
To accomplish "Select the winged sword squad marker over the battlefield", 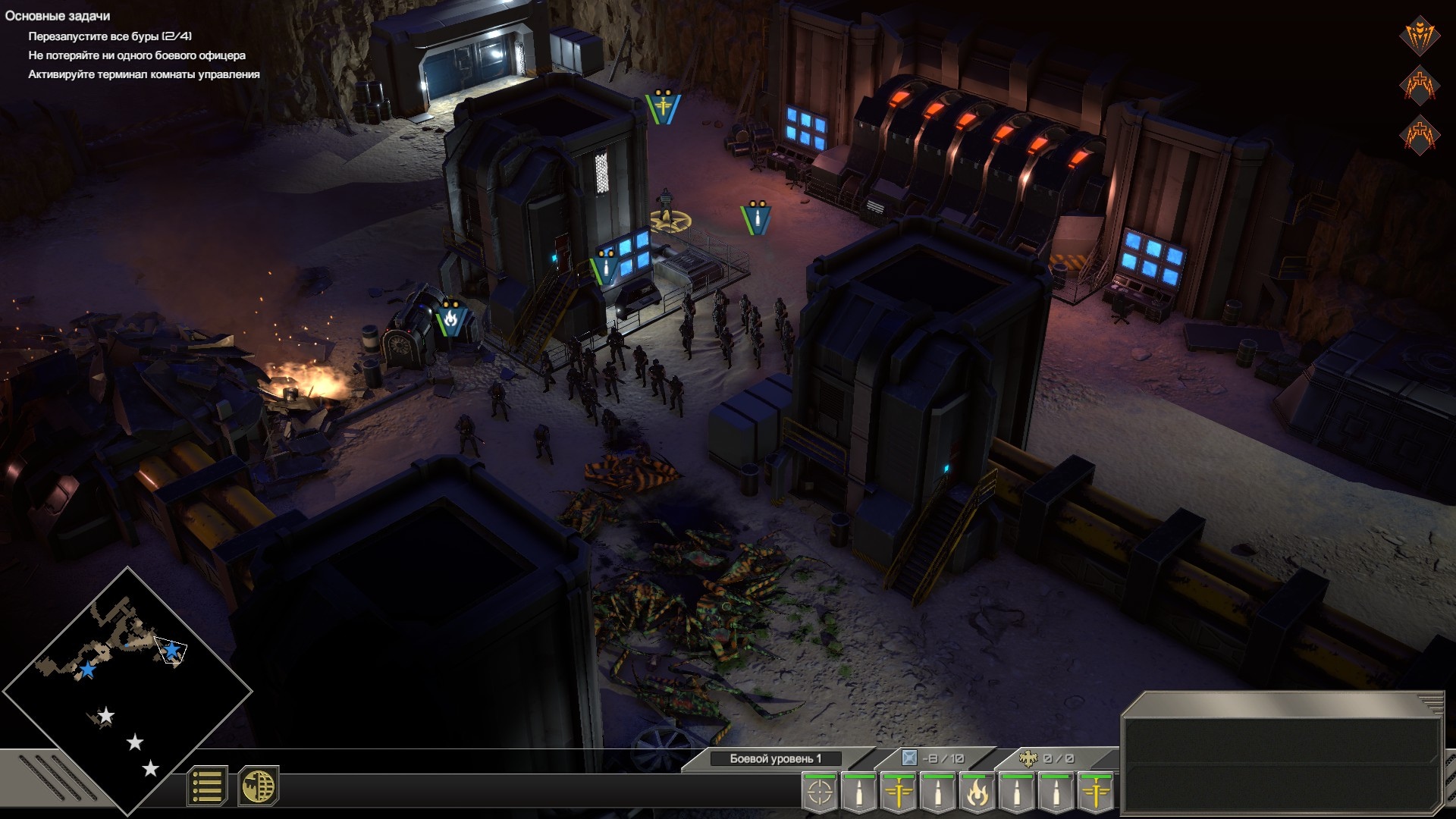I will coord(663,107).
